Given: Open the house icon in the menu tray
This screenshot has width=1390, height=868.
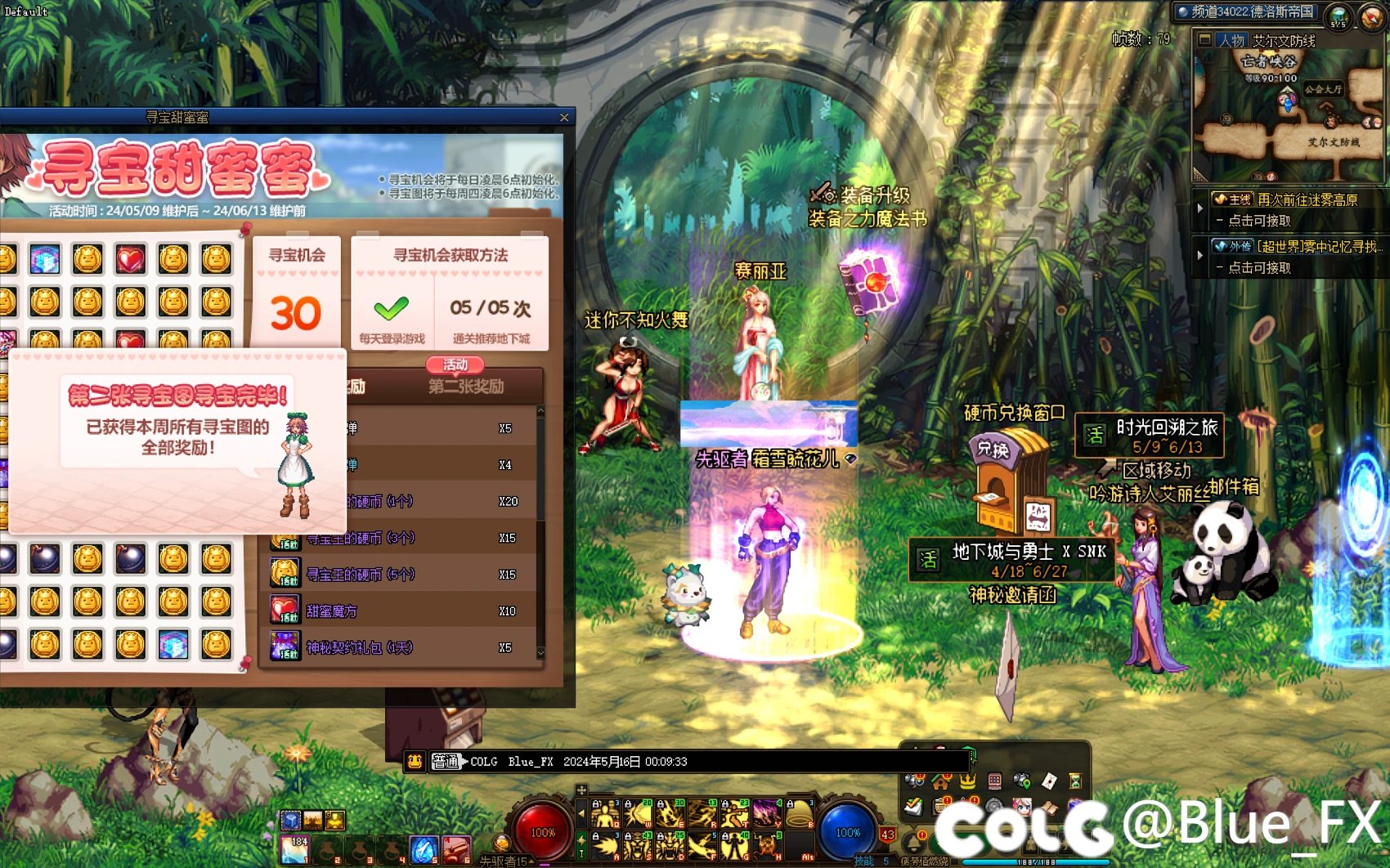Looking at the screenshot, I should pos(941,781).
